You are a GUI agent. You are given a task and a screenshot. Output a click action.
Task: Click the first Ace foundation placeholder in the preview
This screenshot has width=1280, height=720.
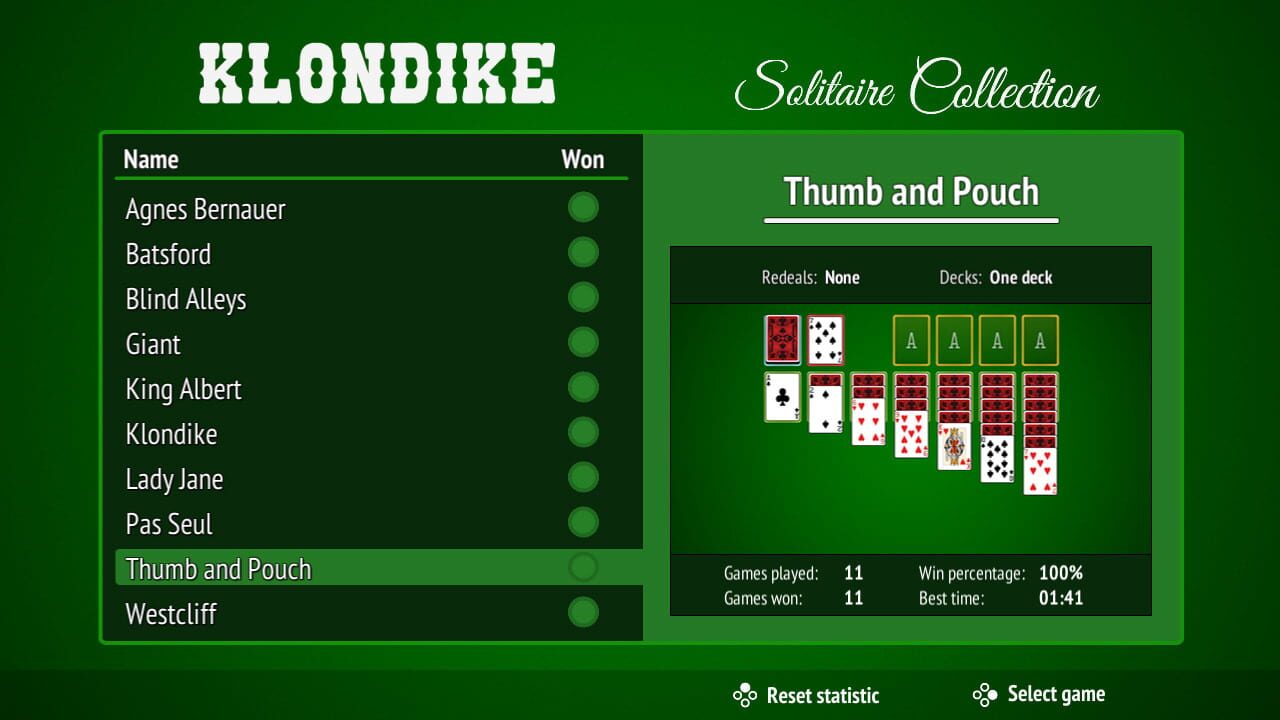tap(911, 340)
